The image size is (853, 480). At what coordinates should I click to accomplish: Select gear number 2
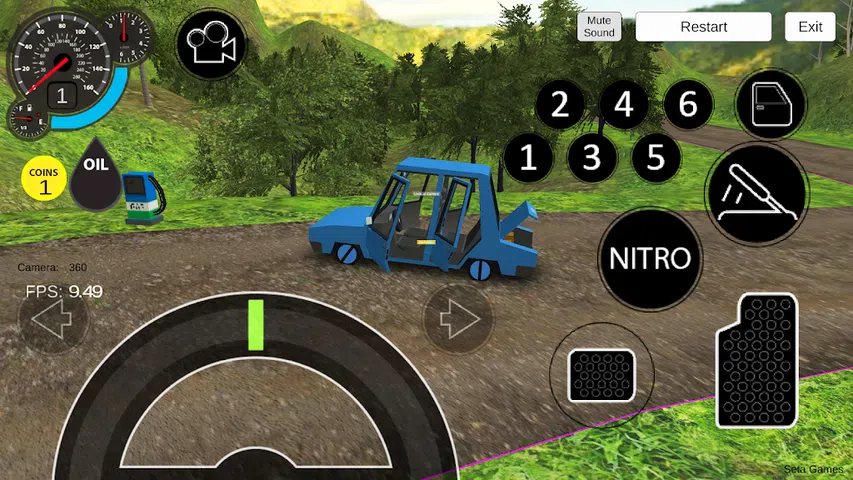560,104
